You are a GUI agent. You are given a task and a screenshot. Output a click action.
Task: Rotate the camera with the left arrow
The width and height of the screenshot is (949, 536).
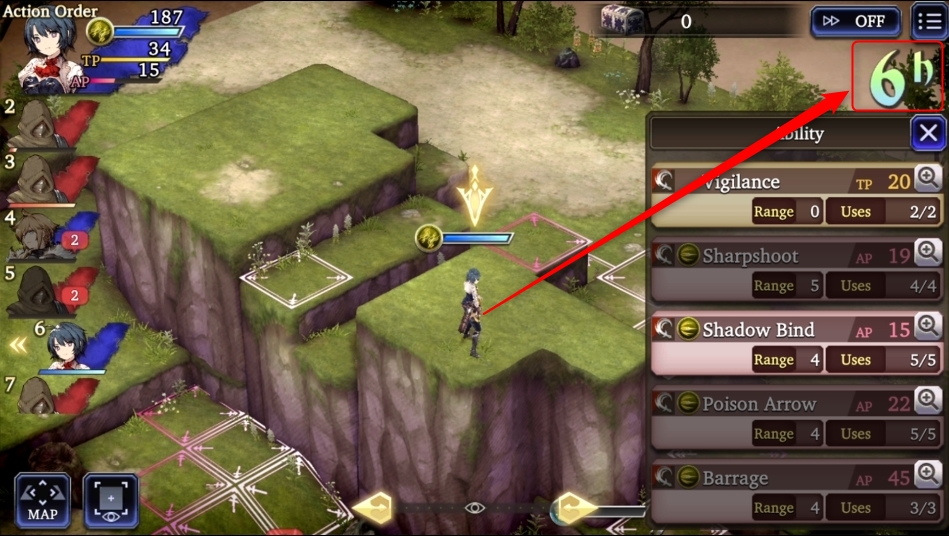coord(370,508)
